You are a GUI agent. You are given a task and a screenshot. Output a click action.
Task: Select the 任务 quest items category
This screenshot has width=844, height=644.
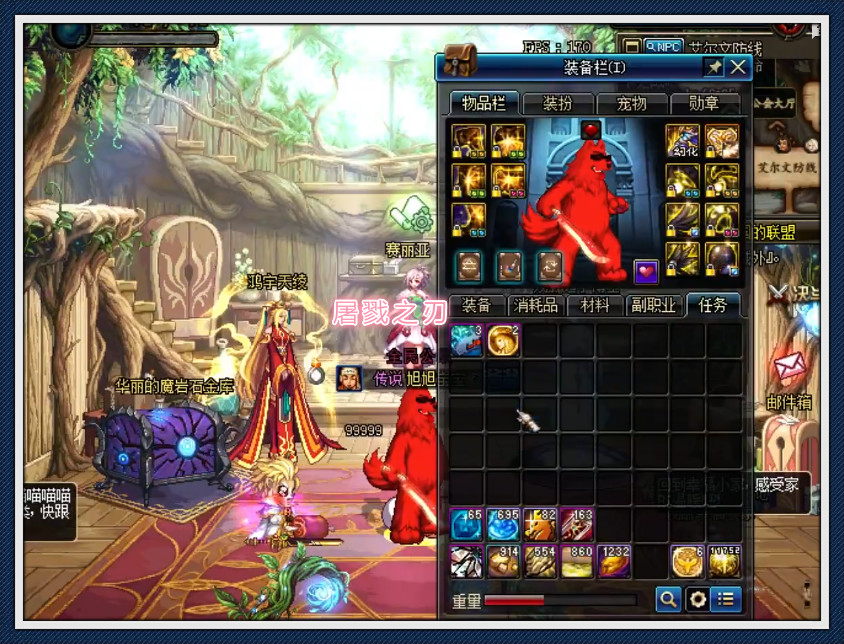point(713,306)
